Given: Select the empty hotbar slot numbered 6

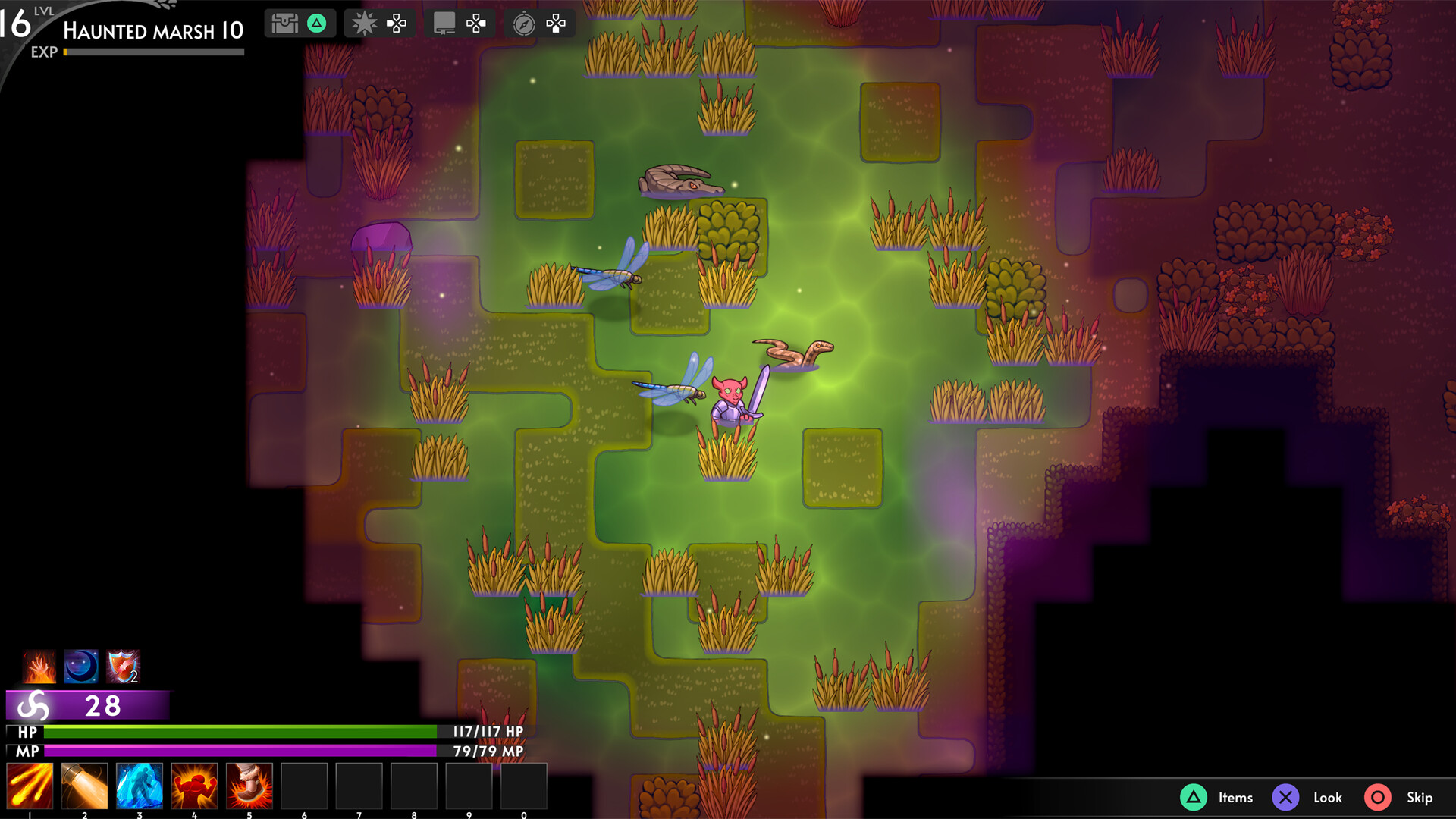Looking at the screenshot, I should point(305,786).
